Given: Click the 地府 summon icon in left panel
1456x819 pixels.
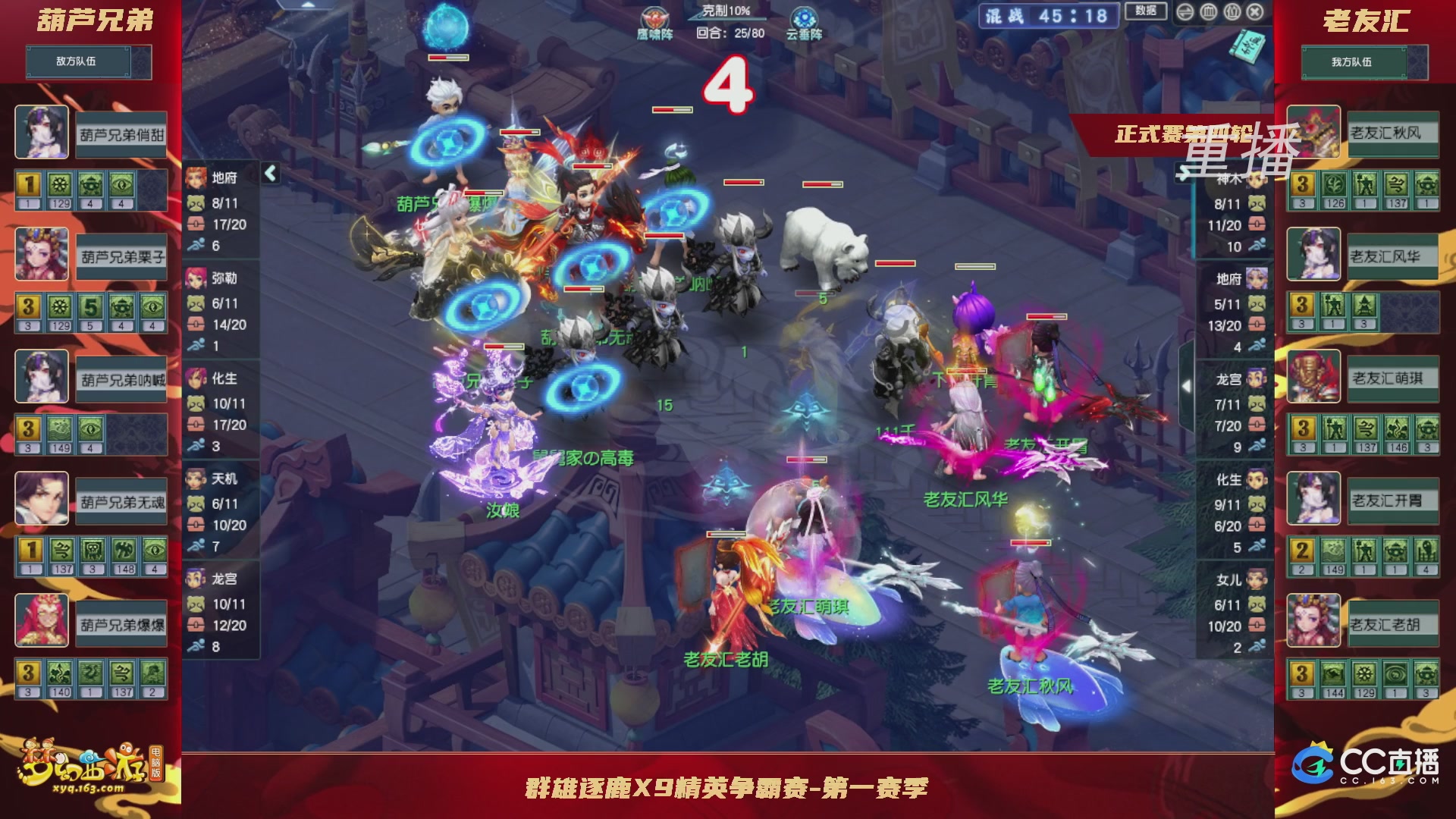Looking at the screenshot, I should pyautogui.click(x=196, y=177).
